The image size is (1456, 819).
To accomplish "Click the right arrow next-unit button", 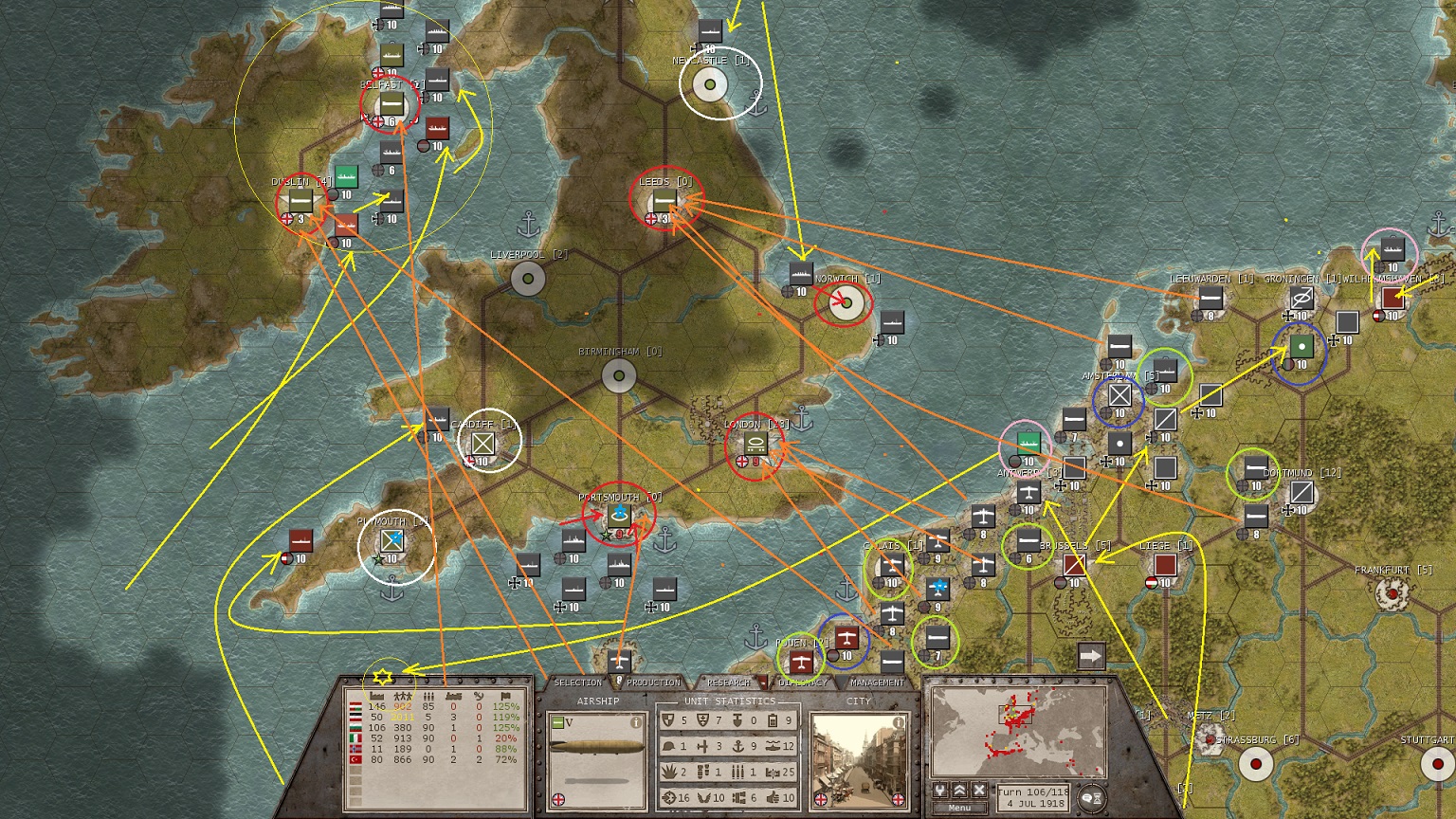I will tap(1091, 655).
